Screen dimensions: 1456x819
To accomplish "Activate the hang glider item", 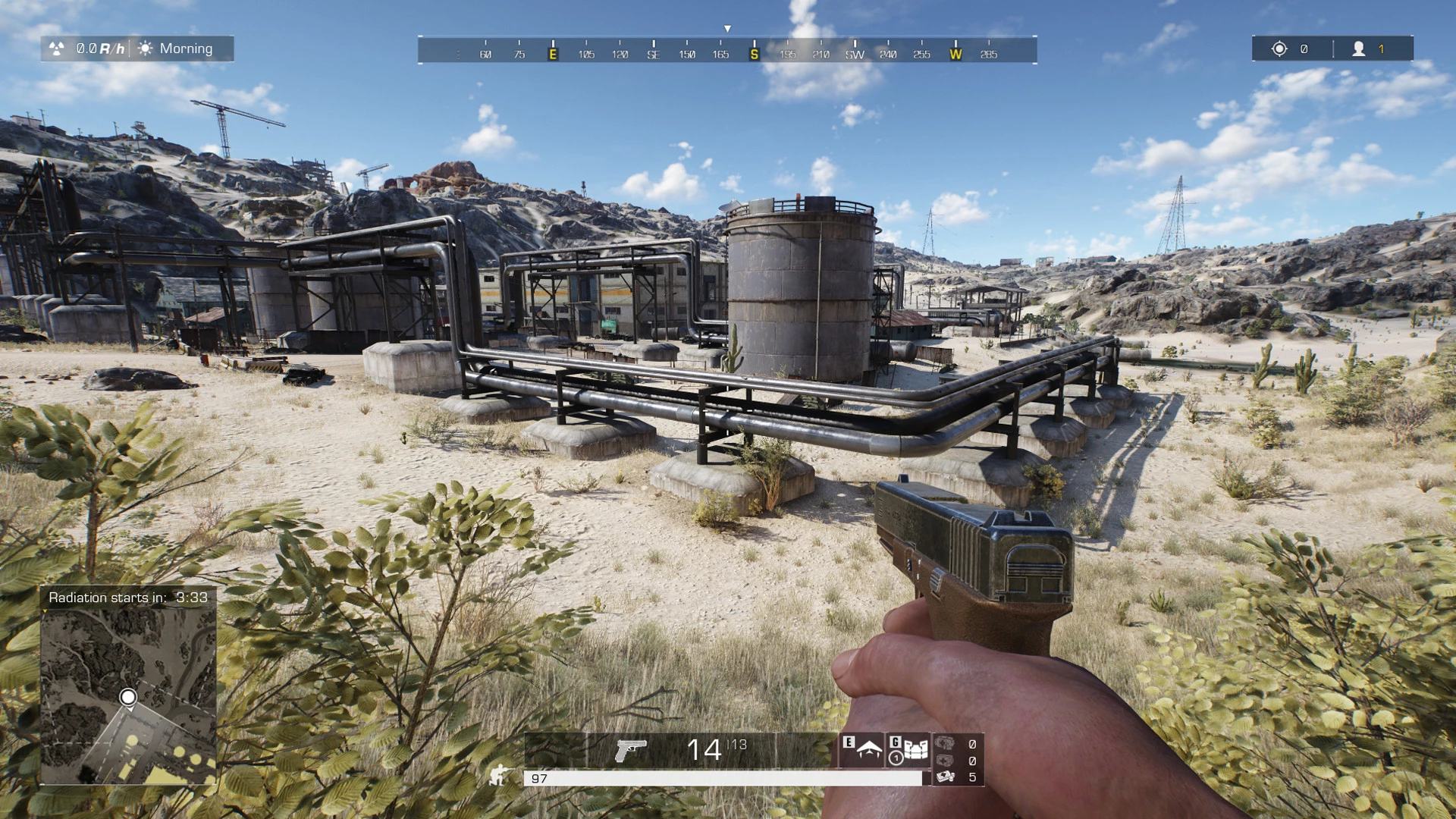I will [868, 750].
